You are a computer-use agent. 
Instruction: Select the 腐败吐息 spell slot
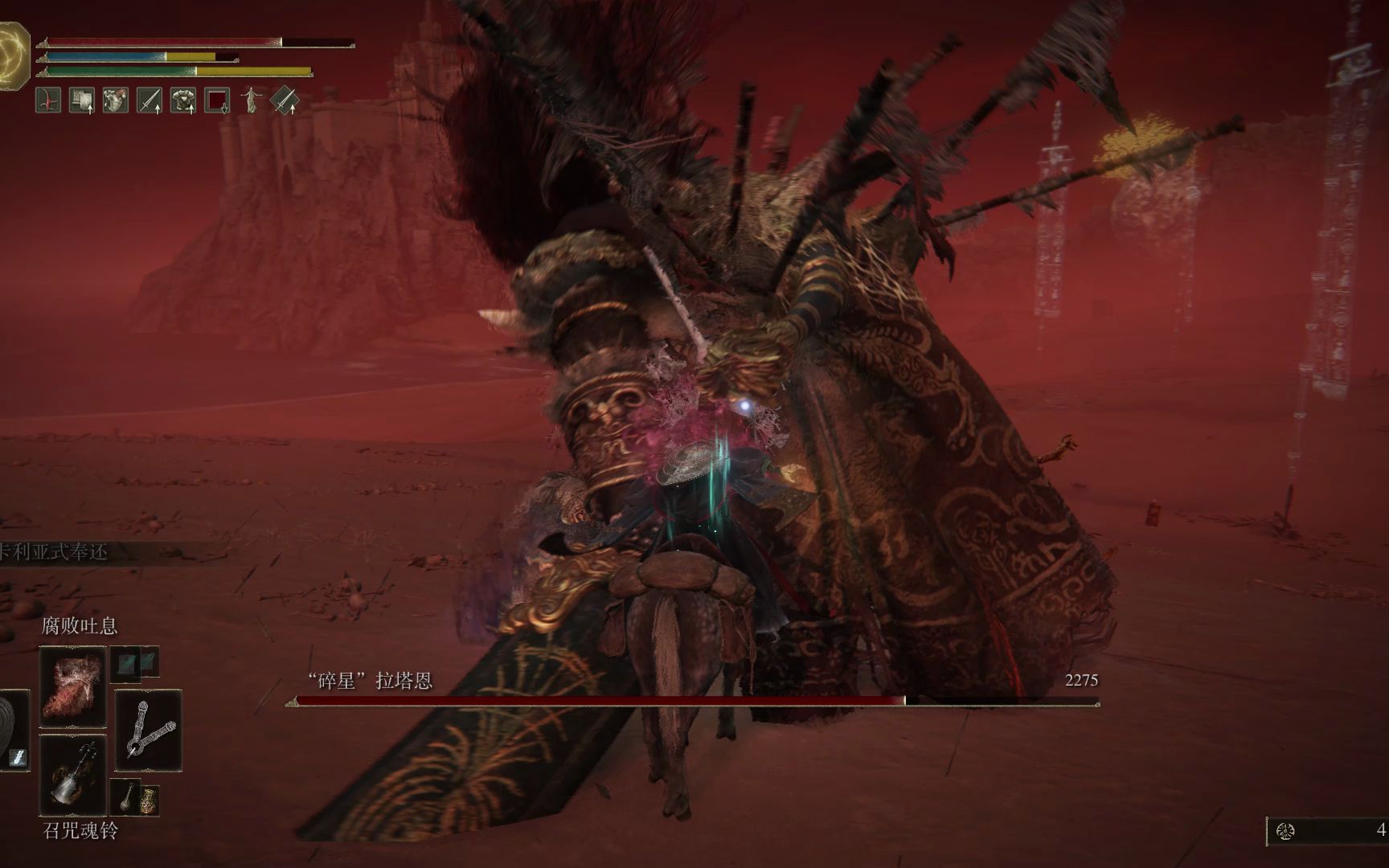pos(72,686)
